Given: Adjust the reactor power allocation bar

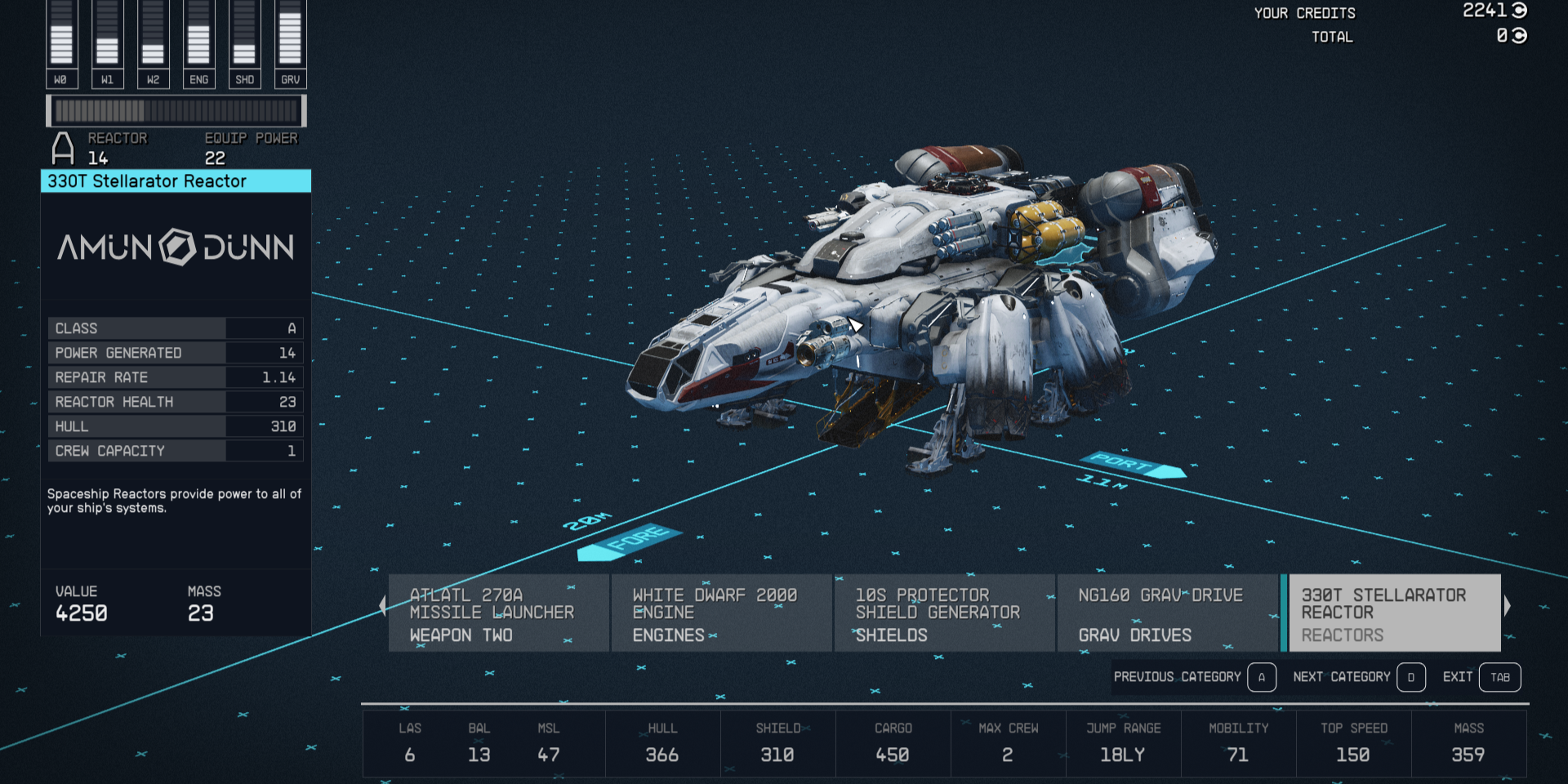Looking at the screenshot, I should [x=176, y=109].
